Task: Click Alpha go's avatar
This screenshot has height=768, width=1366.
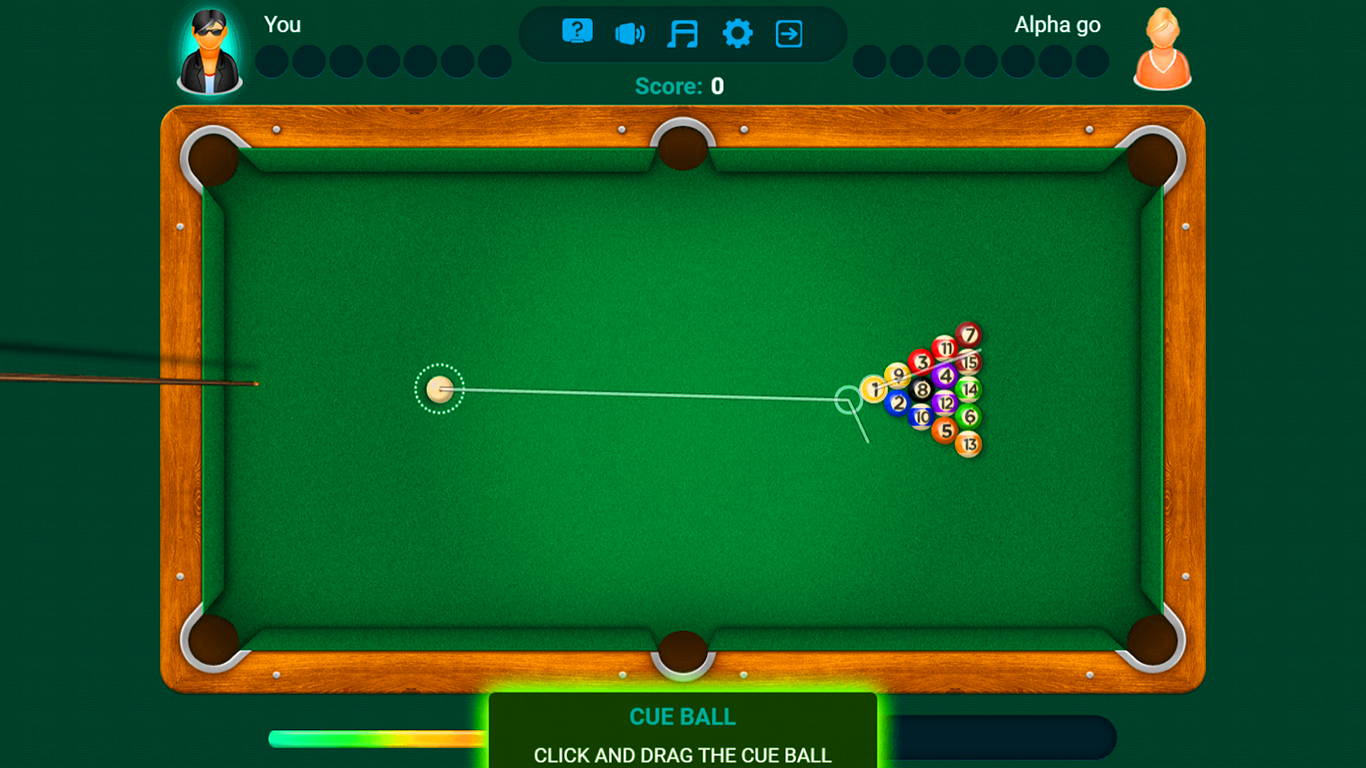Action: 1161,49
